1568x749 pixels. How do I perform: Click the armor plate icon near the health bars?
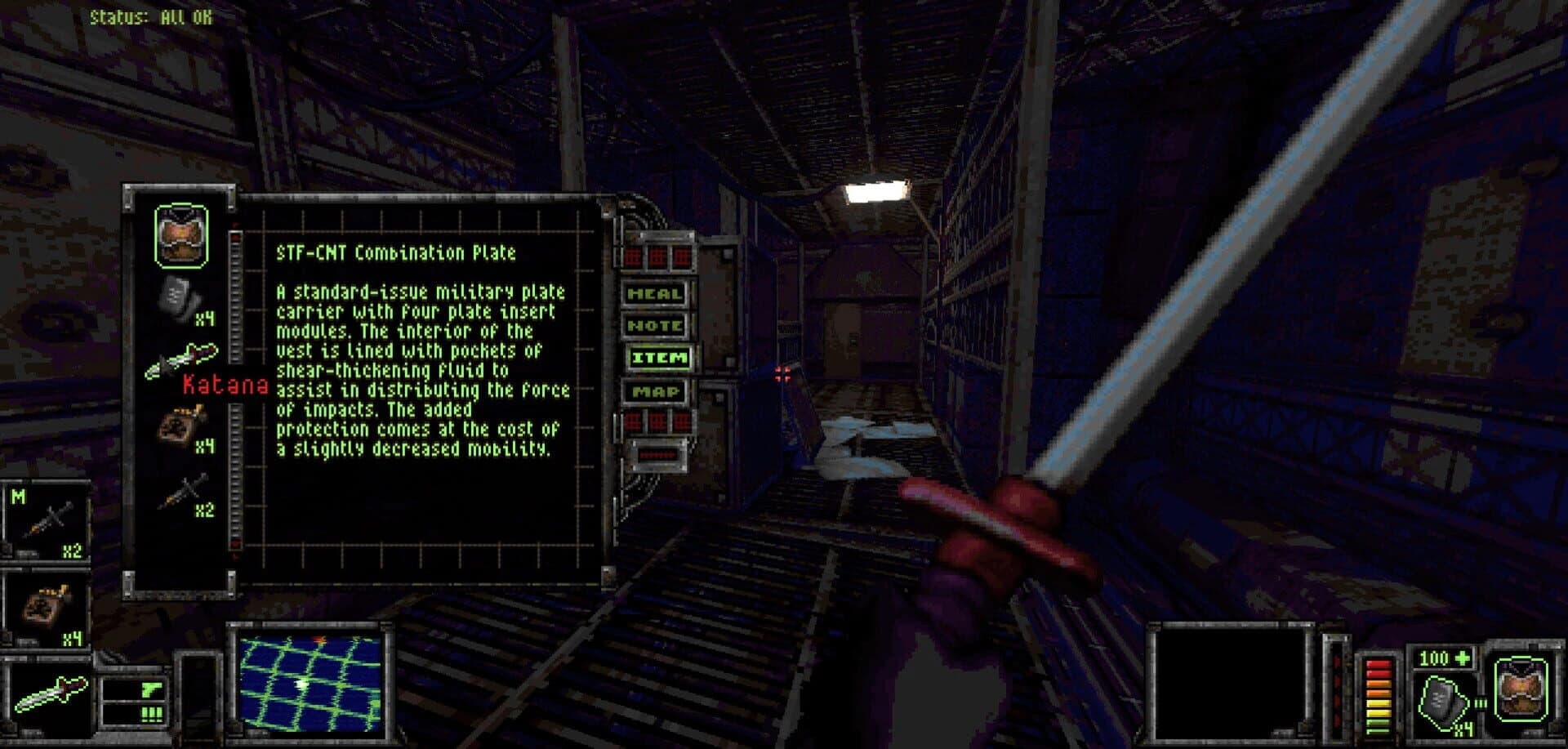[x=1444, y=700]
